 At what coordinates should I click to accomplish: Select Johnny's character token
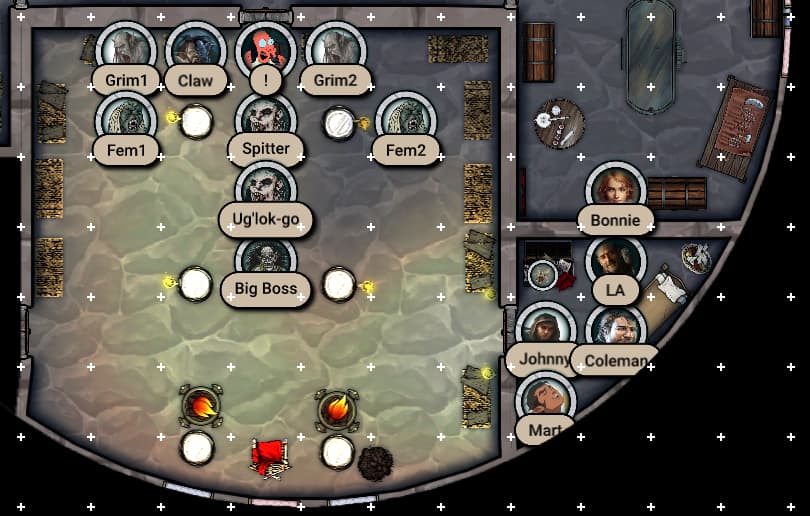click(545, 330)
